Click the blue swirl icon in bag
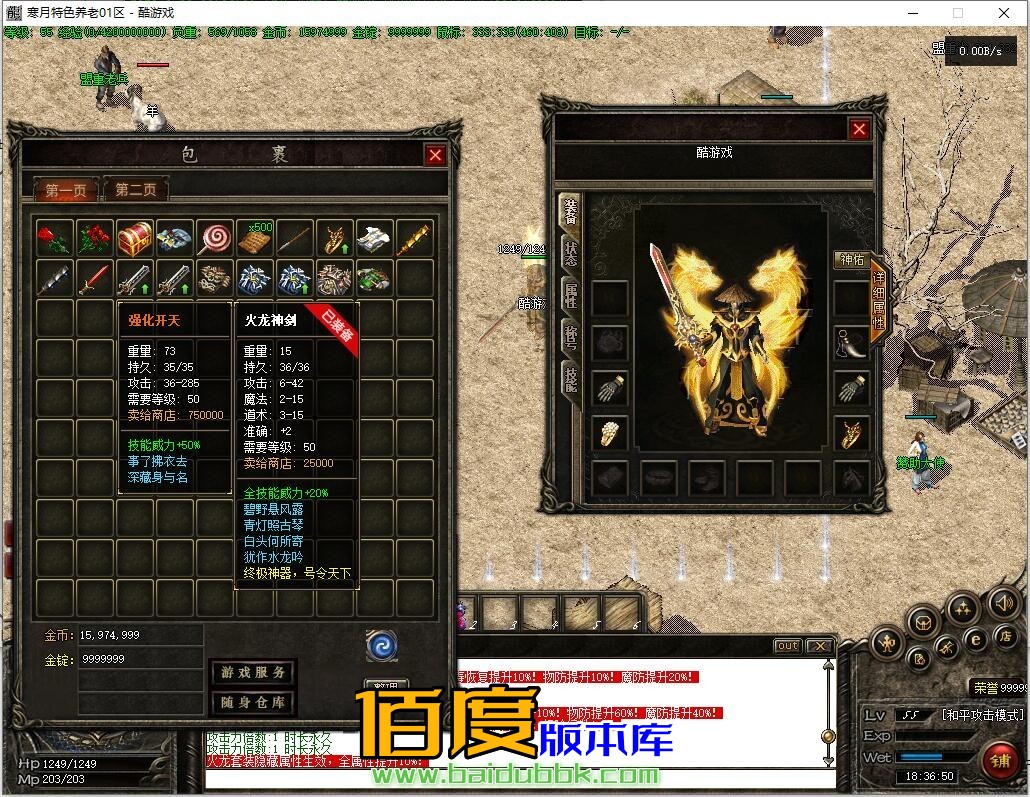Screen dimensions: 1030x797 point(382,645)
